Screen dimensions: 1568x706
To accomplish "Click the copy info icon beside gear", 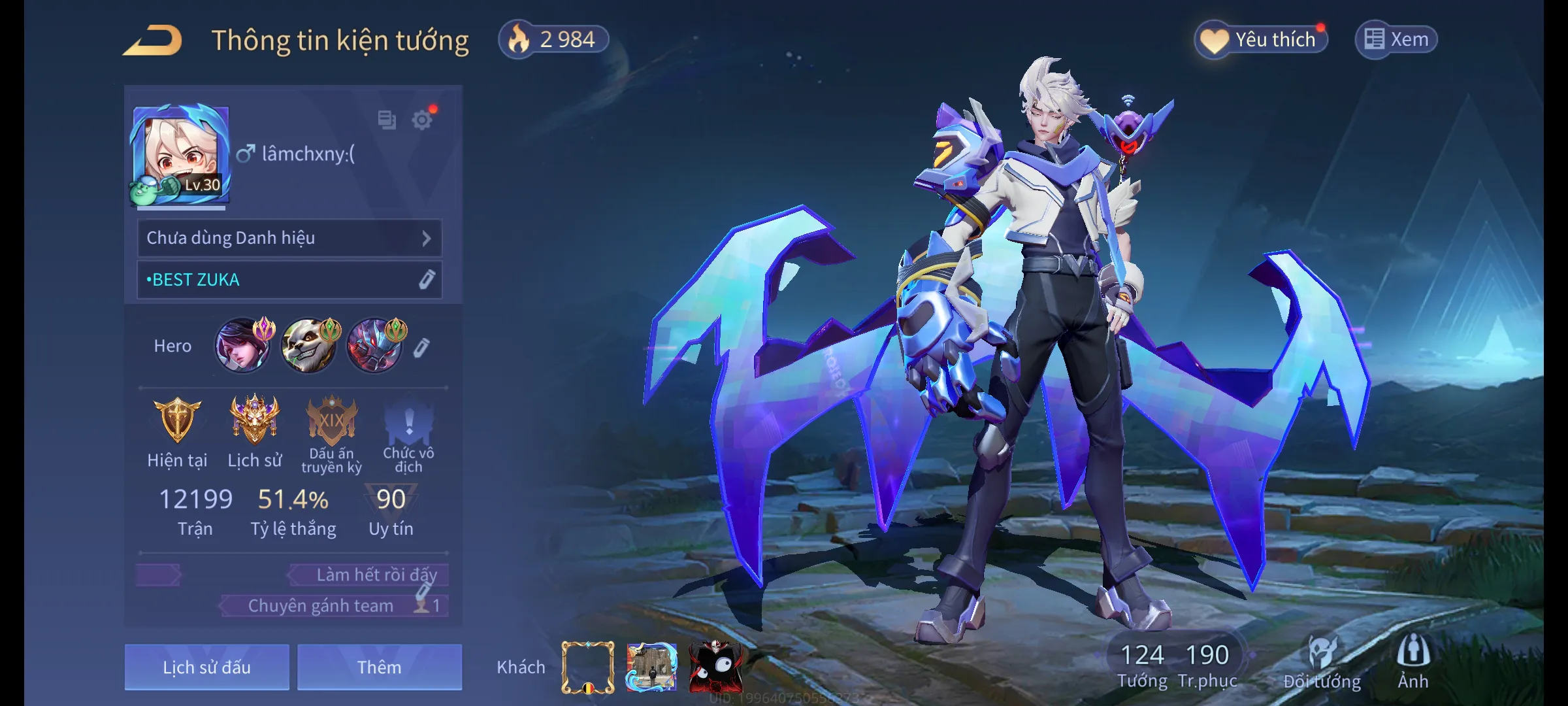I will 387,120.
